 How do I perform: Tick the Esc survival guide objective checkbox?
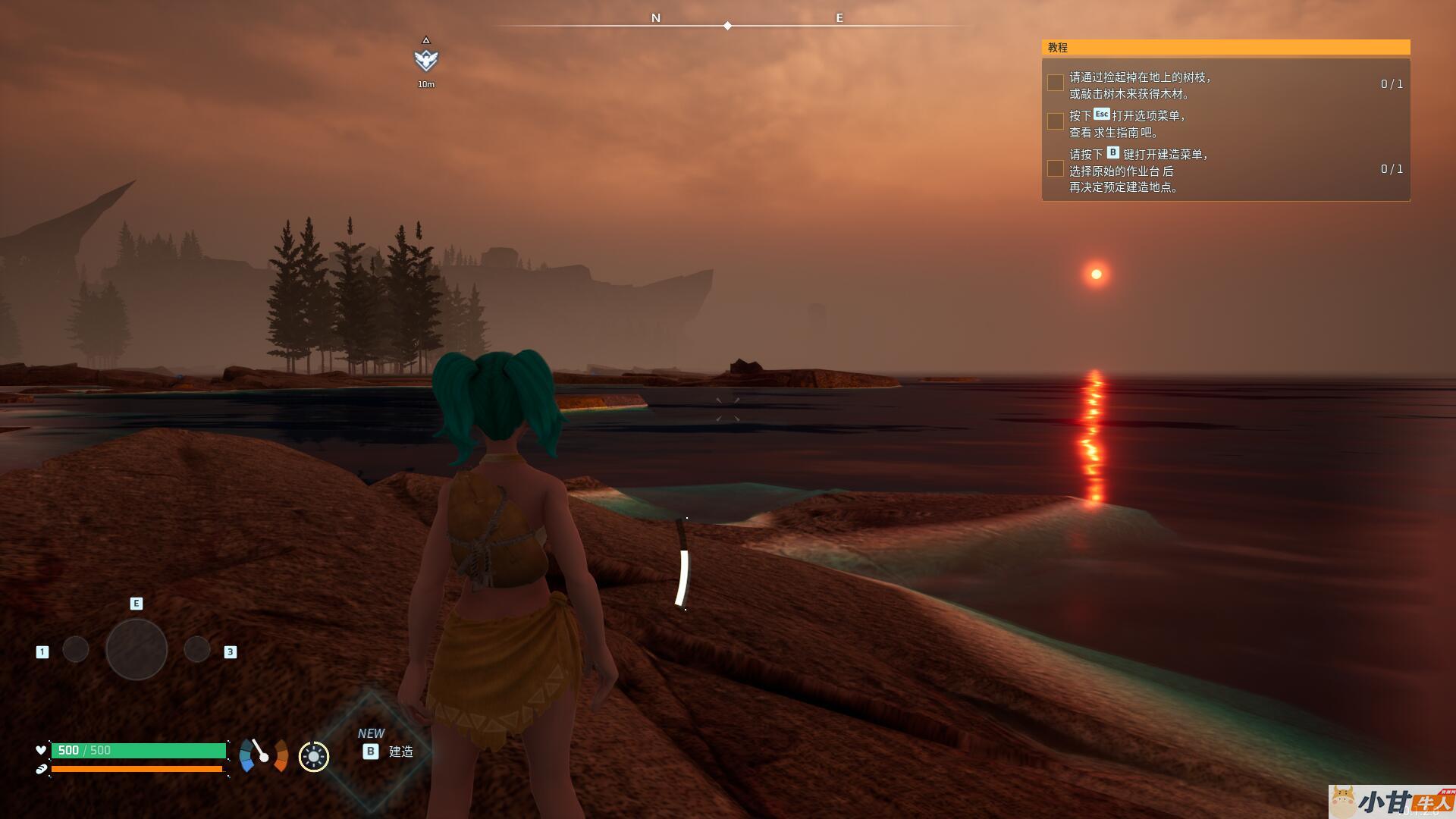(1055, 121)
